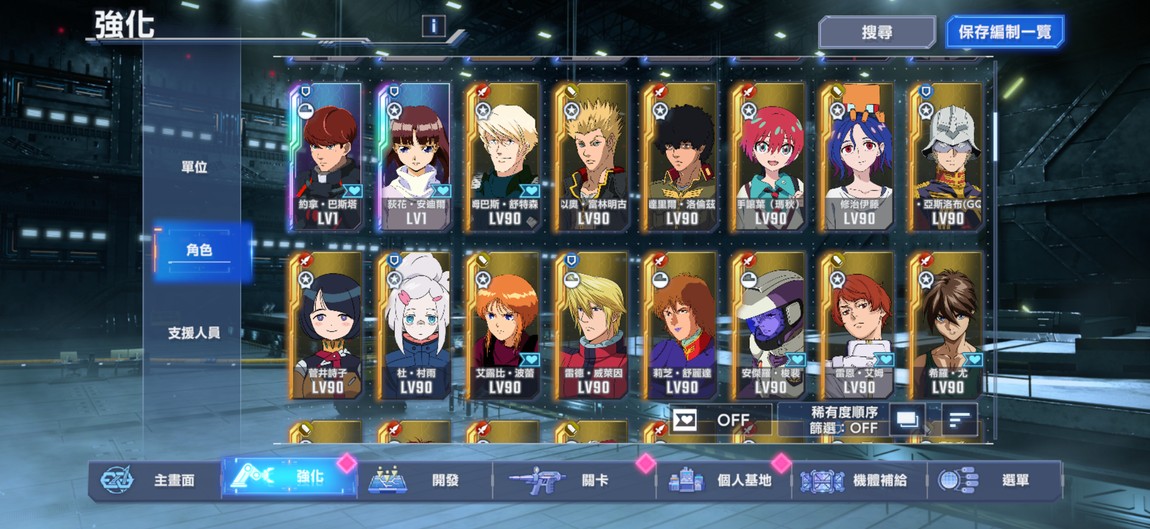Viewport: 1150px width, 529px height.
Task: Open the 機體補給 unit supply menu
Action: 858,480
